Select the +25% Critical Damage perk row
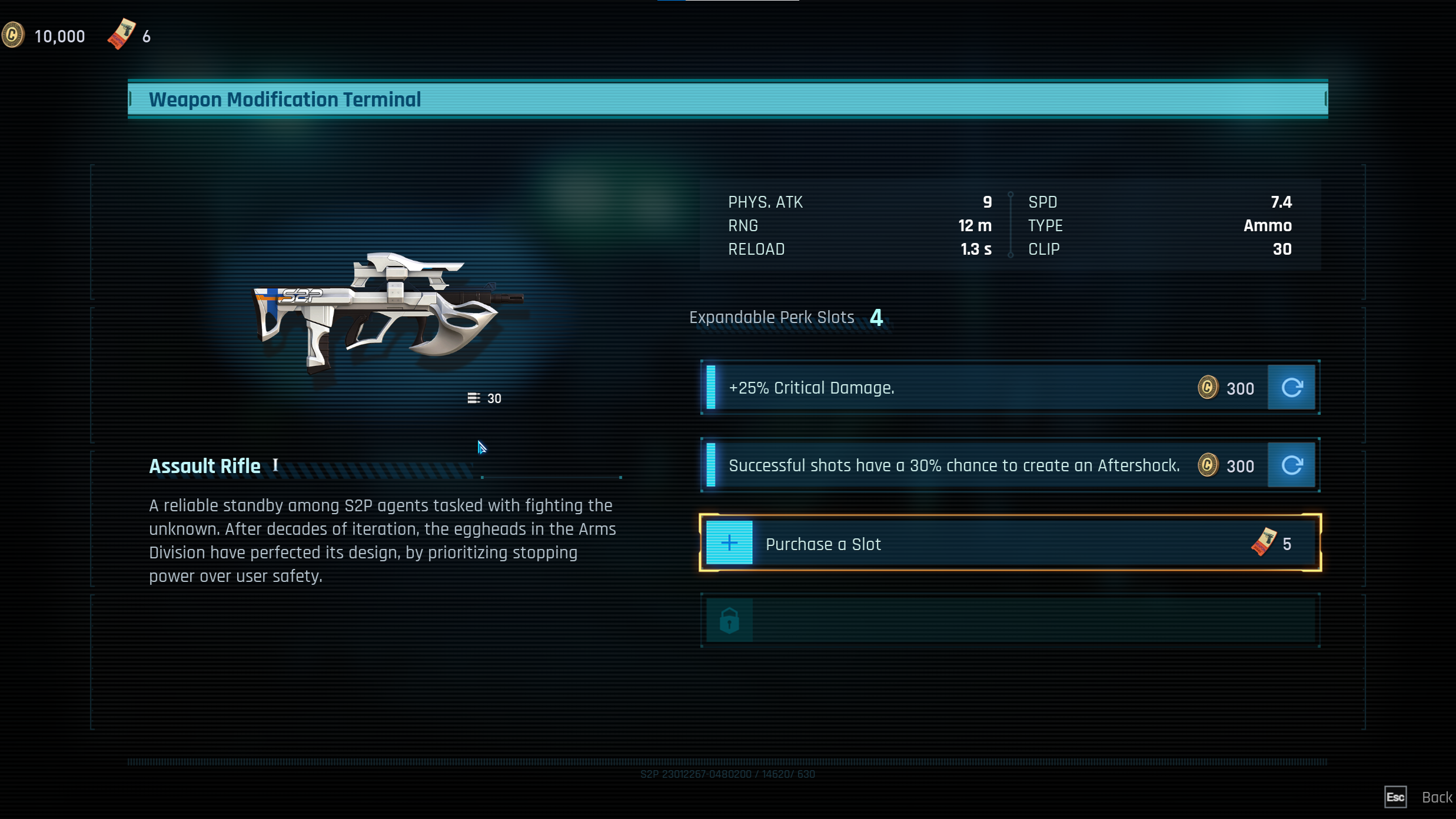1456x819 pixels. click(953, 388)
